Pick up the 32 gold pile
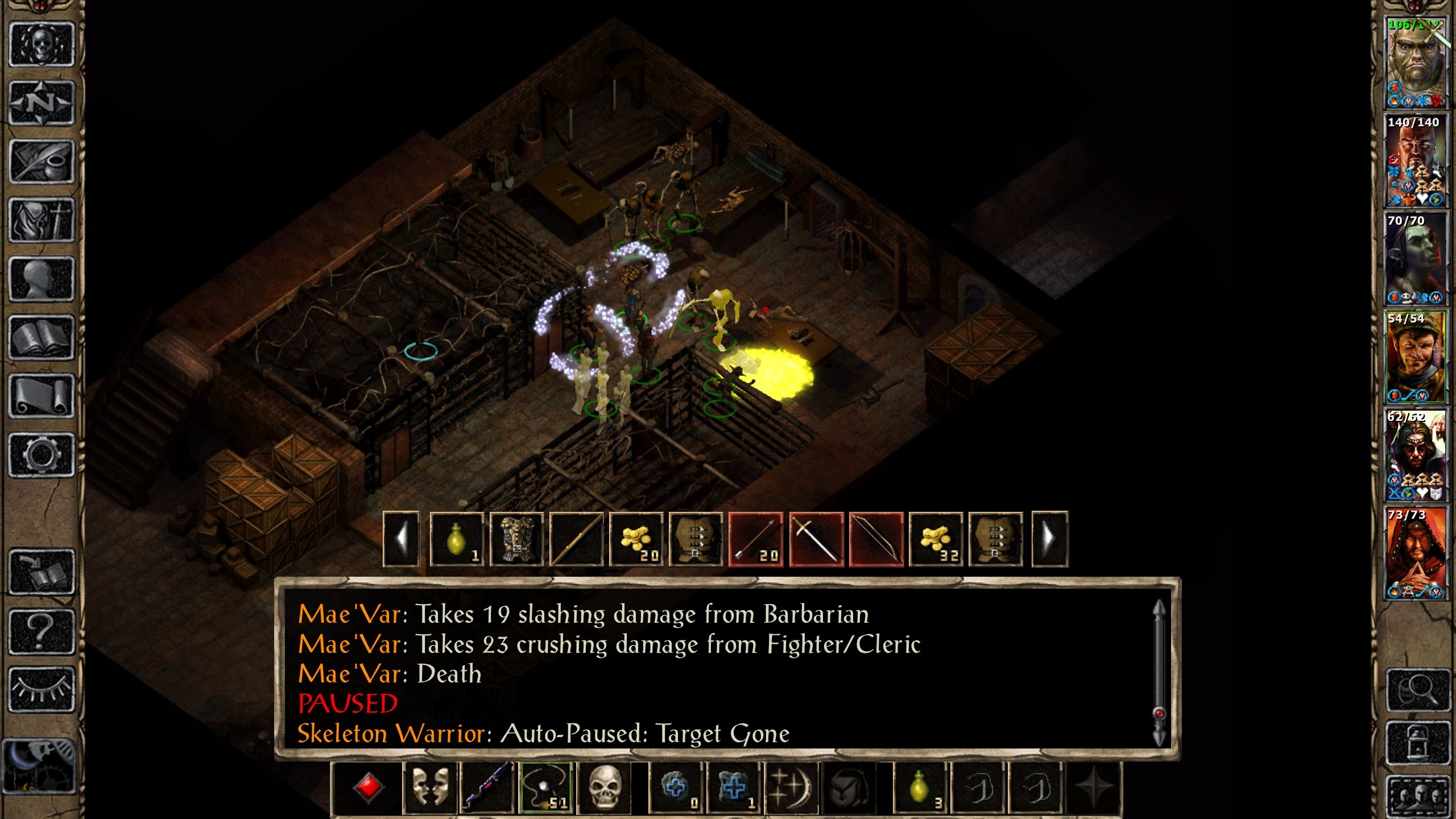Viewport: 1456px width, 819px height. (936, 539)
